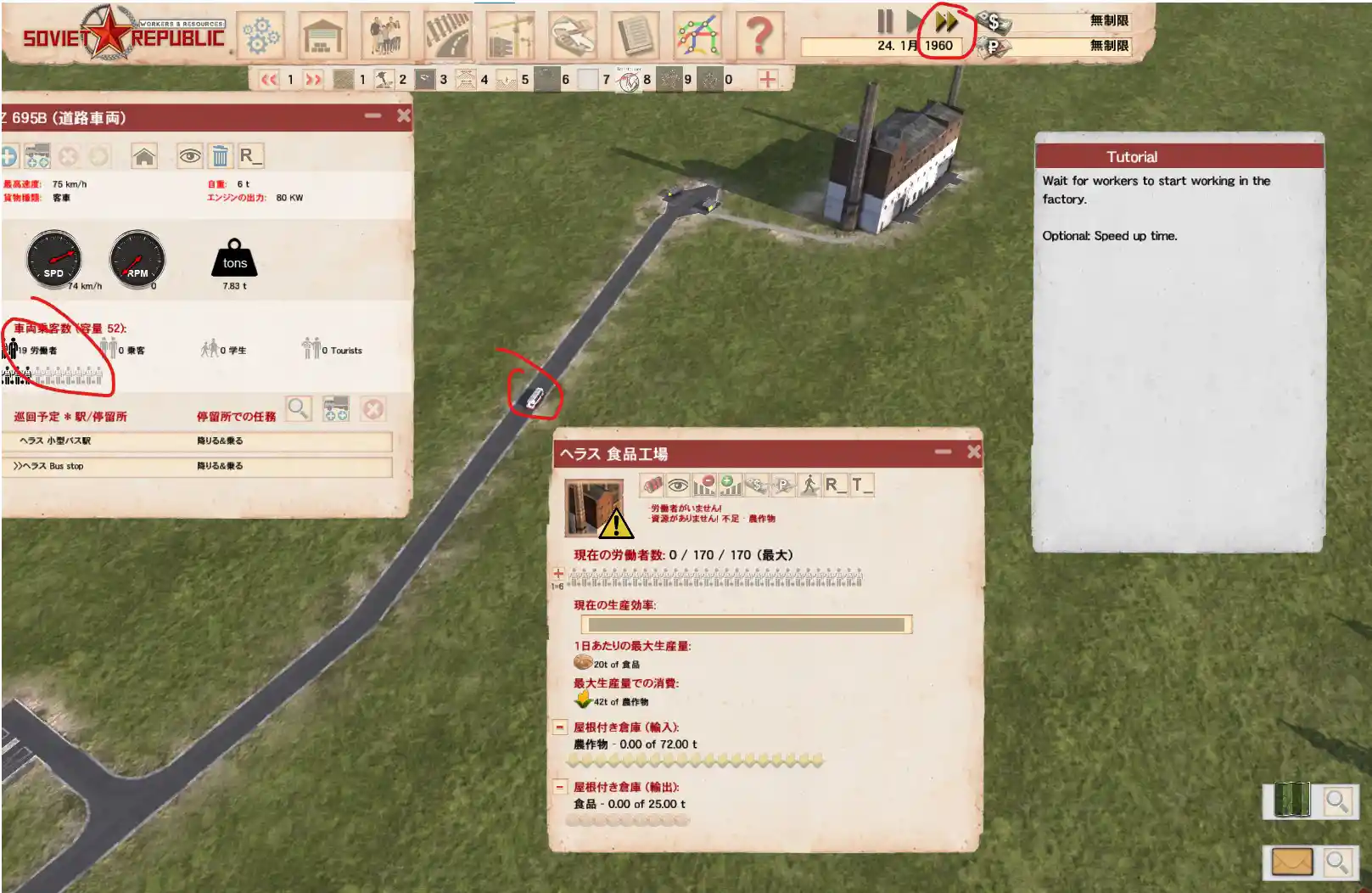Select the ヘラス Bus stop schedule row
This screenshot has height=893, width=1372.
pyautogui.click(x=200, y=466)
